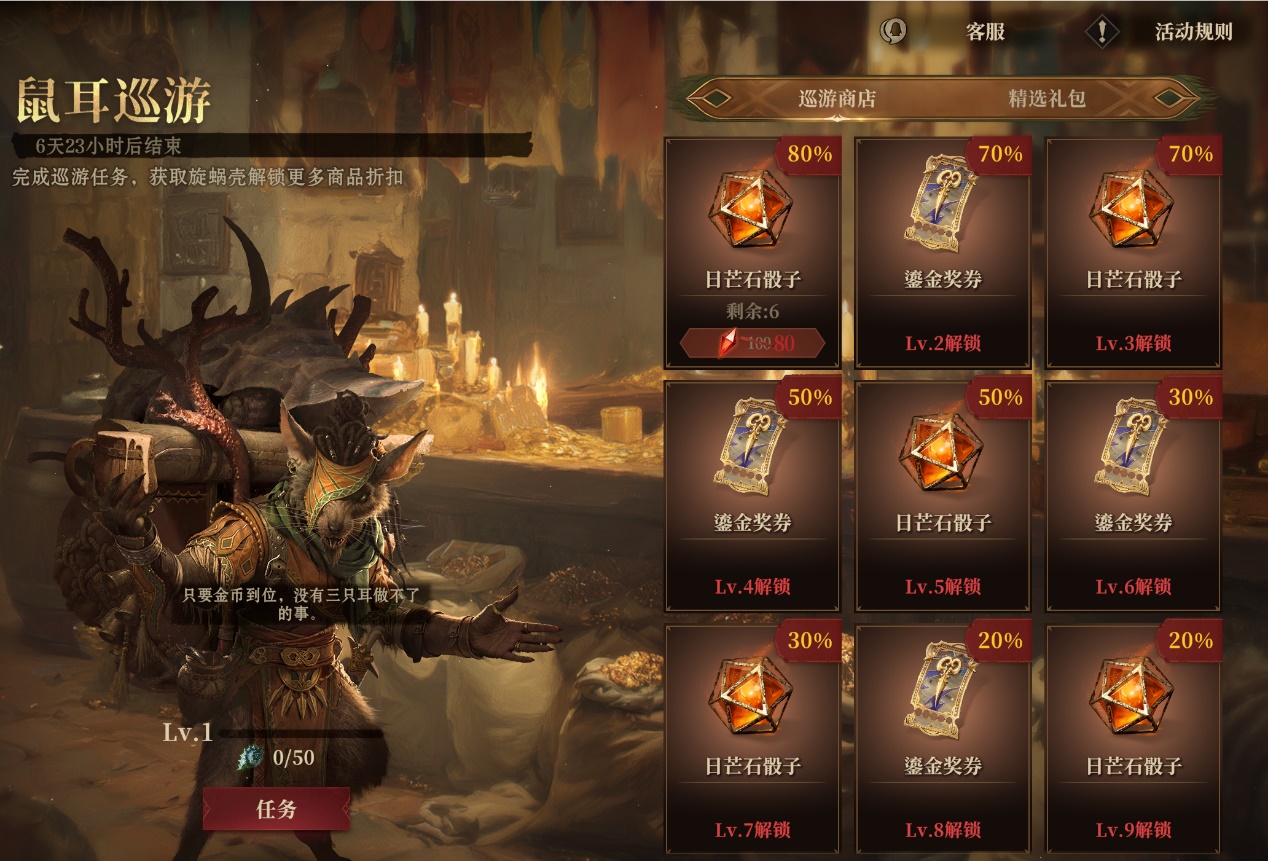Image resolution: width=1268 pixels, height=861 pixels.
Task: Switch to the 巡游商店 tab
Action: (x=837, y=99)
